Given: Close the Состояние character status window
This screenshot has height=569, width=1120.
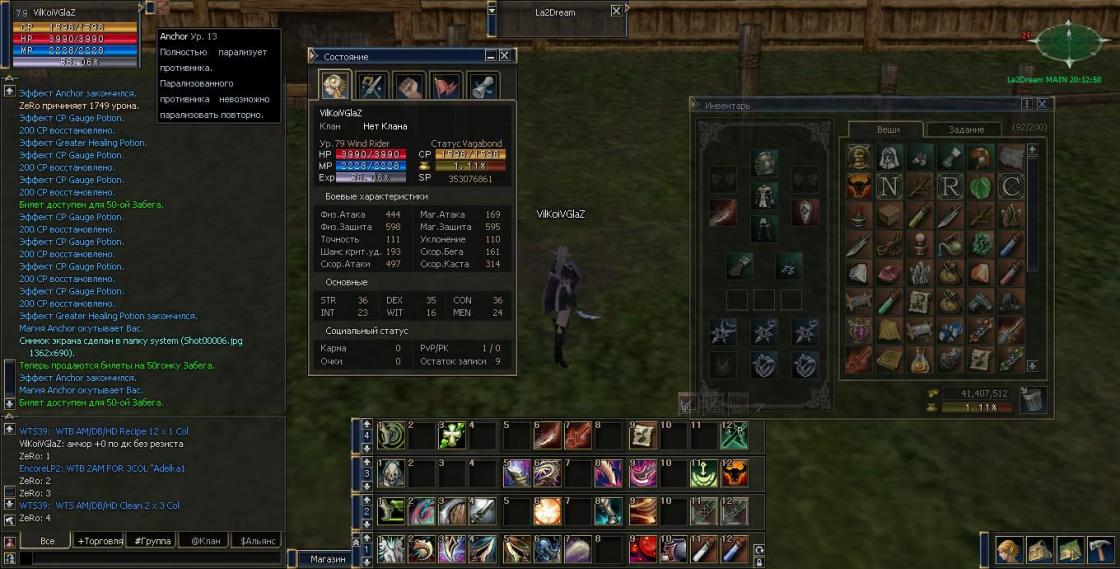Looking at the screenshot, I should (x=505, y=56).
